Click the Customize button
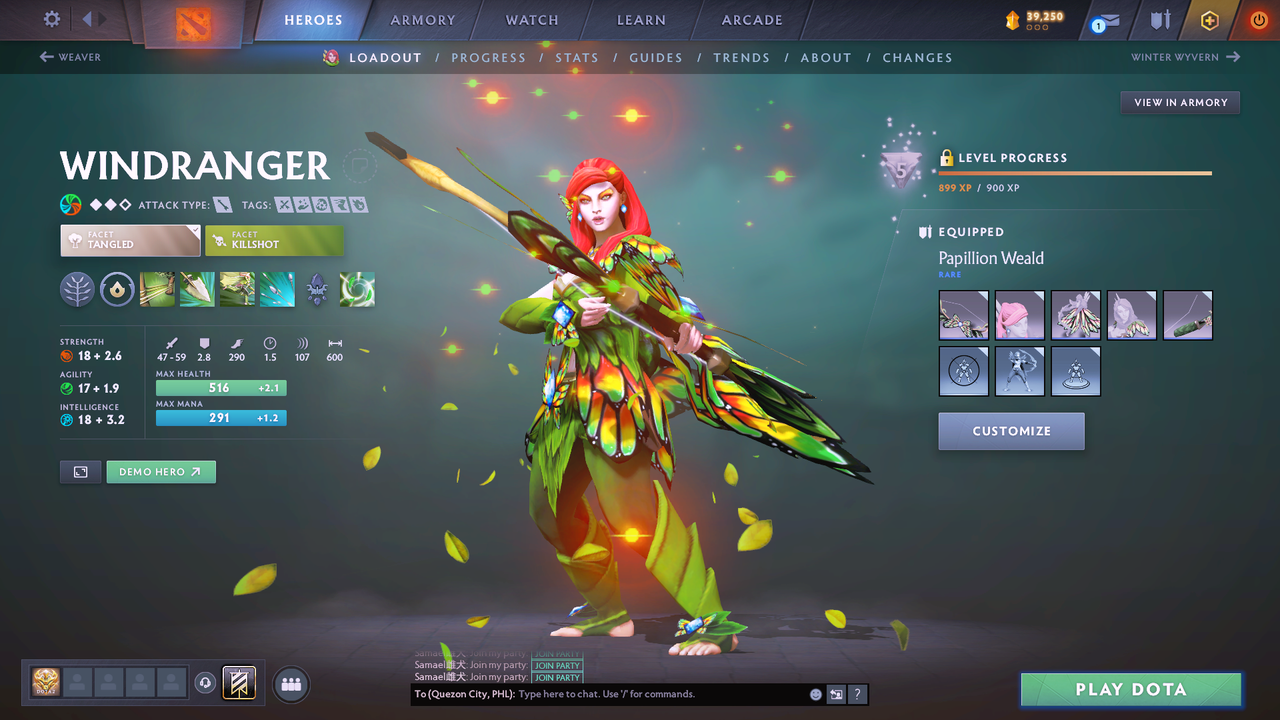Screen dimensions: 1280x720 pos(1011,431)
